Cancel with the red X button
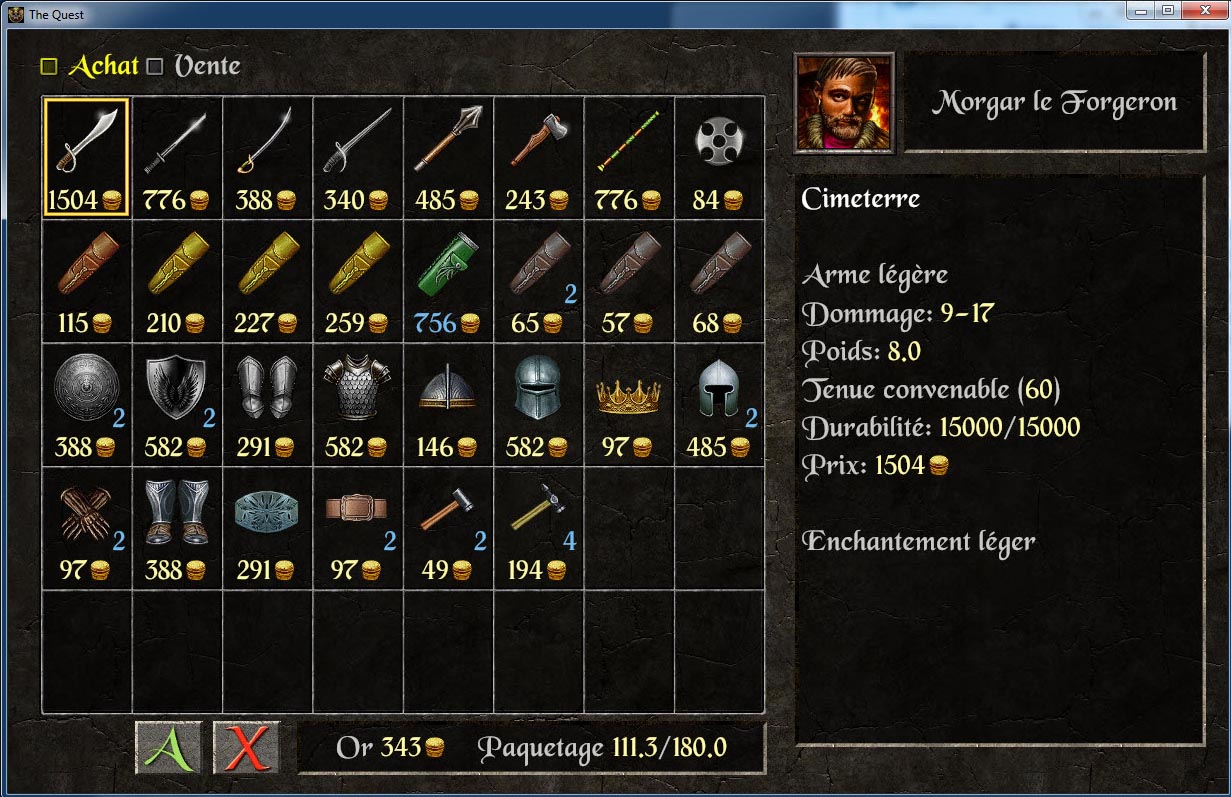Viewport: 1231px width, 797px height. (x=246, y=748)
